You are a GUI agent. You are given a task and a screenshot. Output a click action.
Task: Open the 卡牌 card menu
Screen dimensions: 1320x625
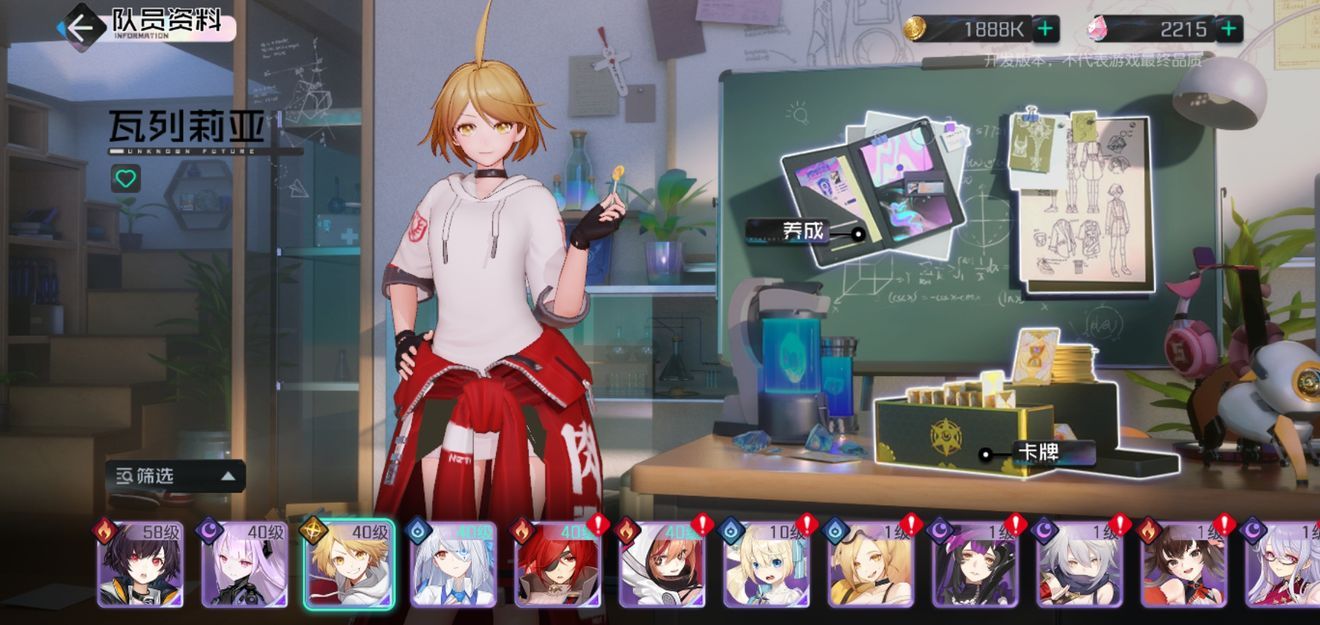pos(1036,453)
